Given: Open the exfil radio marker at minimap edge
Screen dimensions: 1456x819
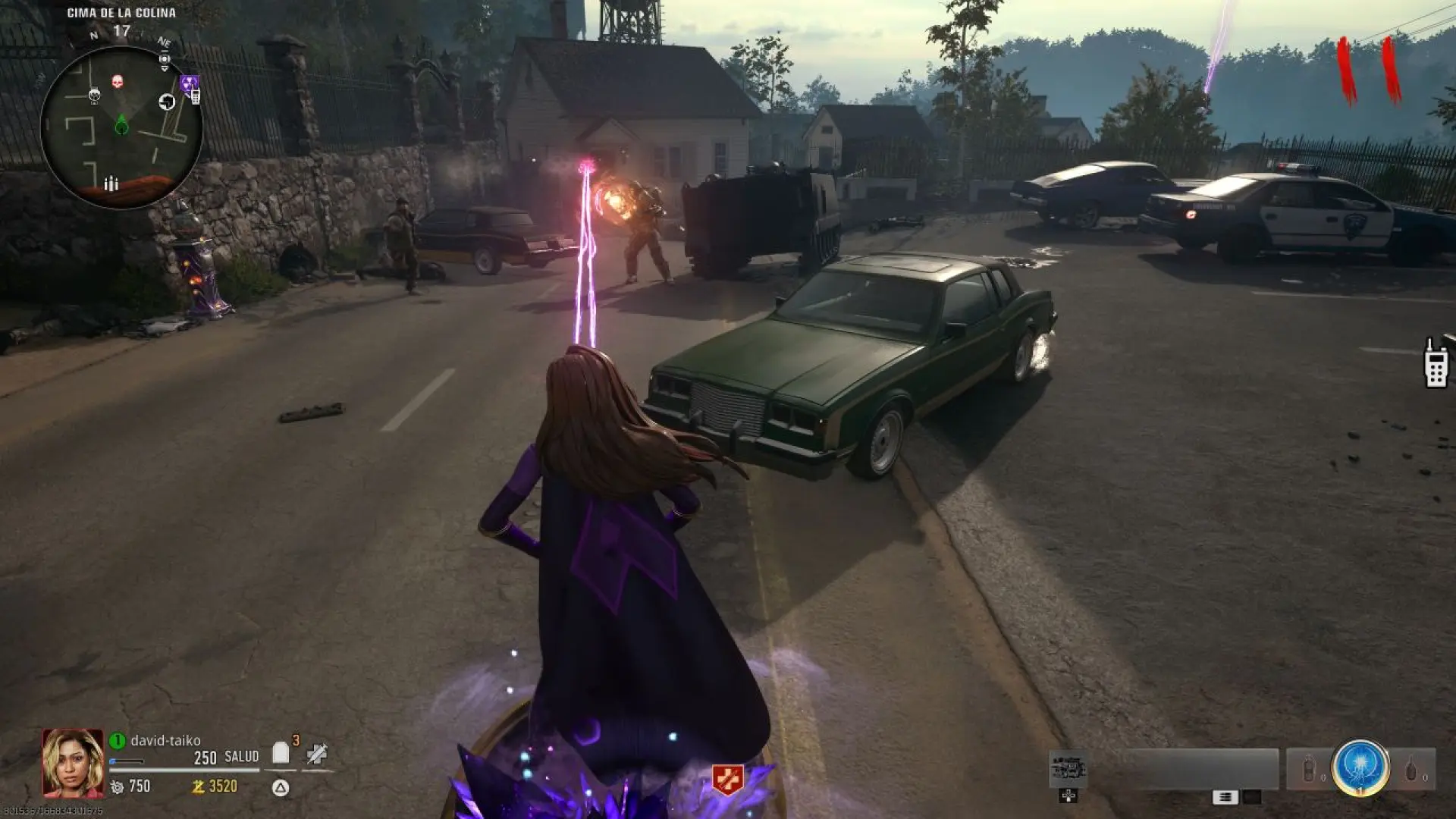Looking at the screenshot, I should [194, 96].
